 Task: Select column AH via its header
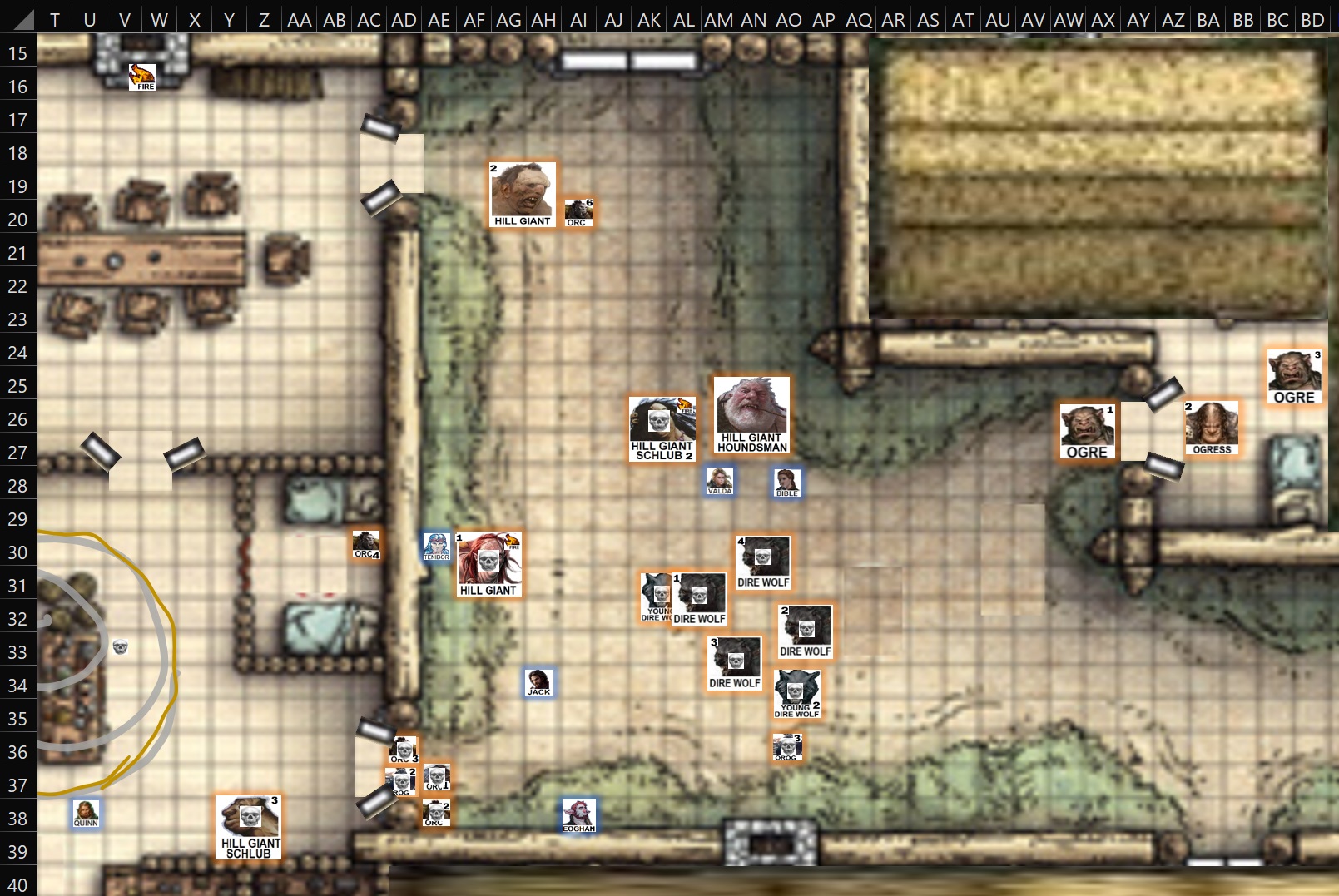pos(543,19)
